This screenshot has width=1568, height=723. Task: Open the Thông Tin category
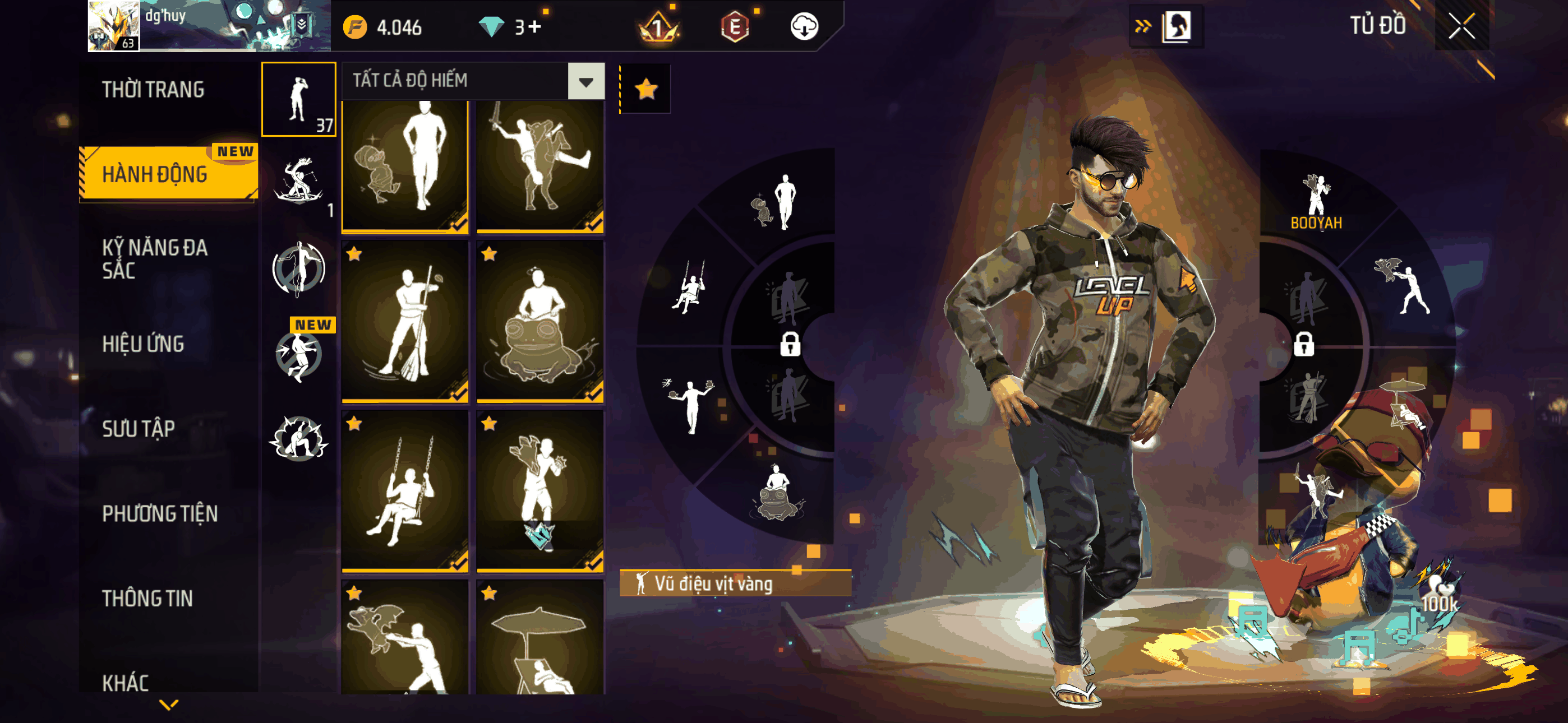(147, 598)
